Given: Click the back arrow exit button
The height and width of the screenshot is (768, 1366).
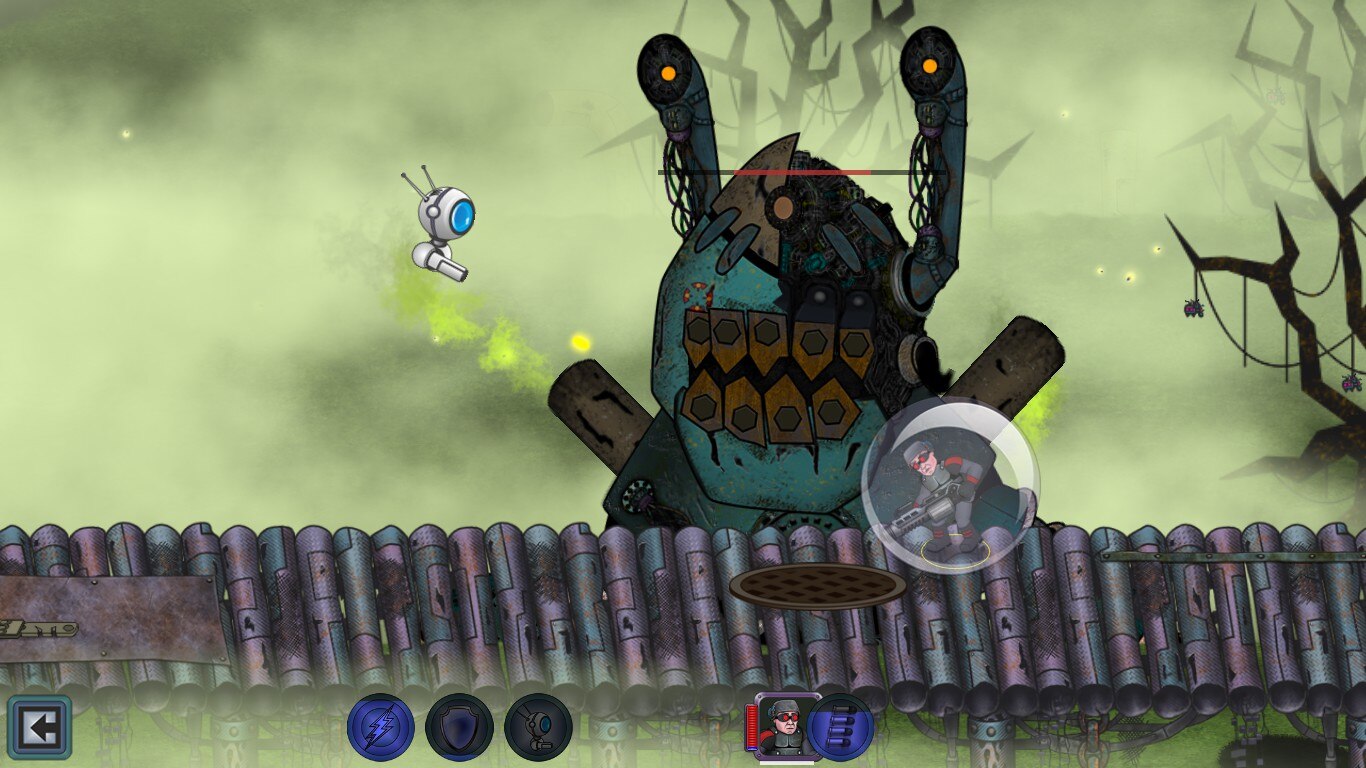Looking at the screenshot, I should 40,727.
